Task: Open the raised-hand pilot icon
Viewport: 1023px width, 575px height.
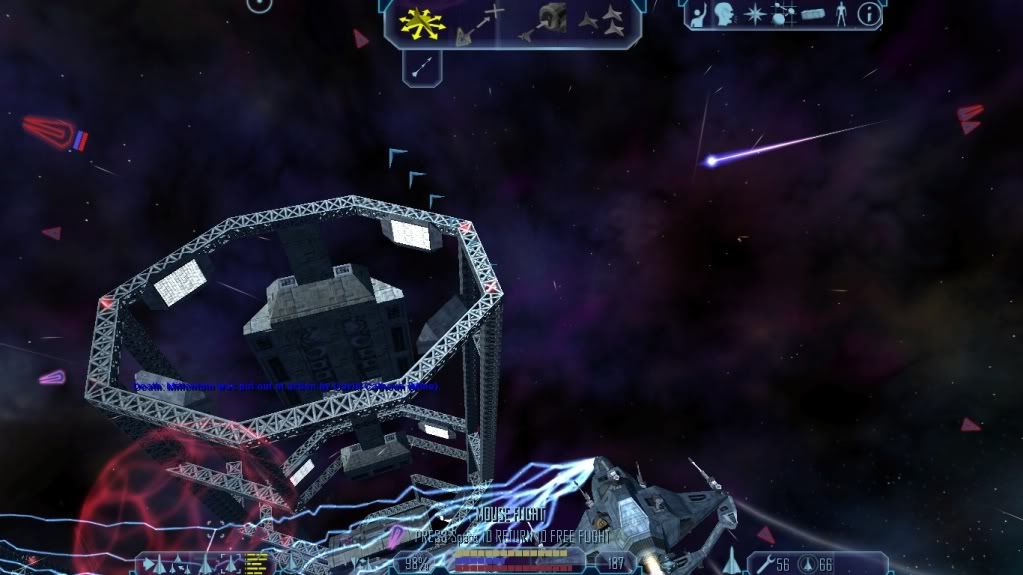Action: click(x=699, y=14)
